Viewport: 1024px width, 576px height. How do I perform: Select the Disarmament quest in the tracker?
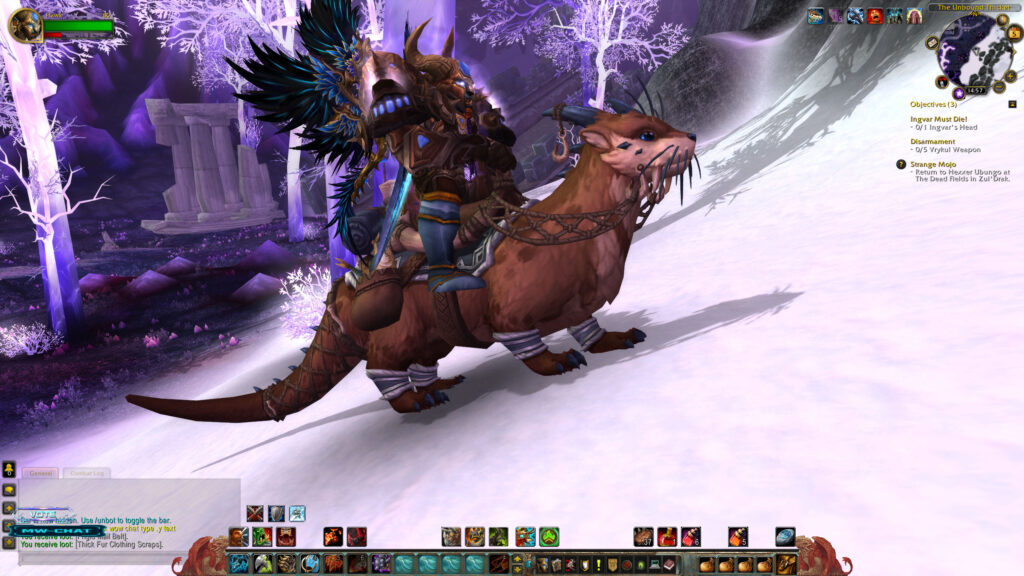(932, 142)
